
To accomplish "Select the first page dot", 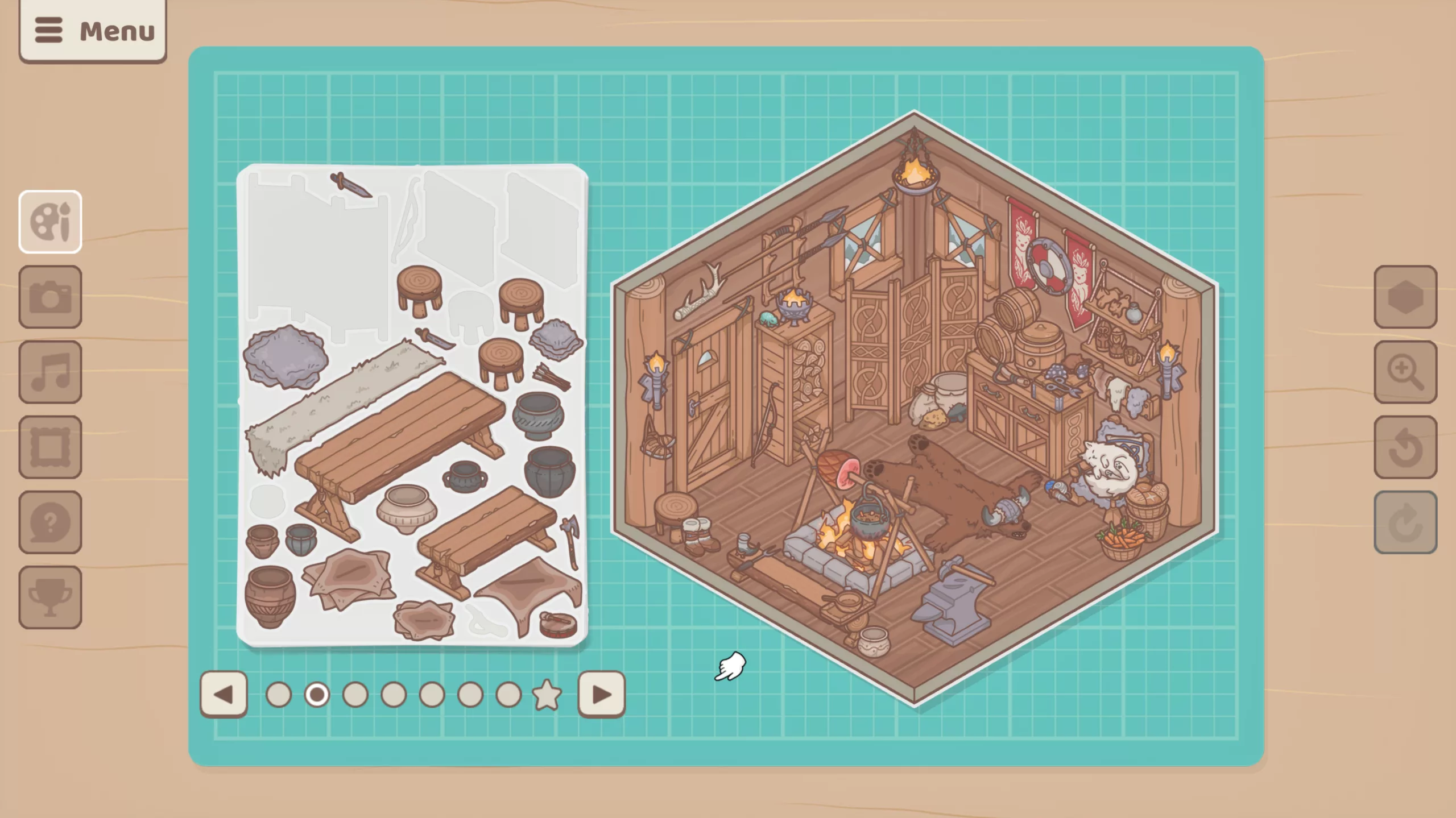I will 279,695.
